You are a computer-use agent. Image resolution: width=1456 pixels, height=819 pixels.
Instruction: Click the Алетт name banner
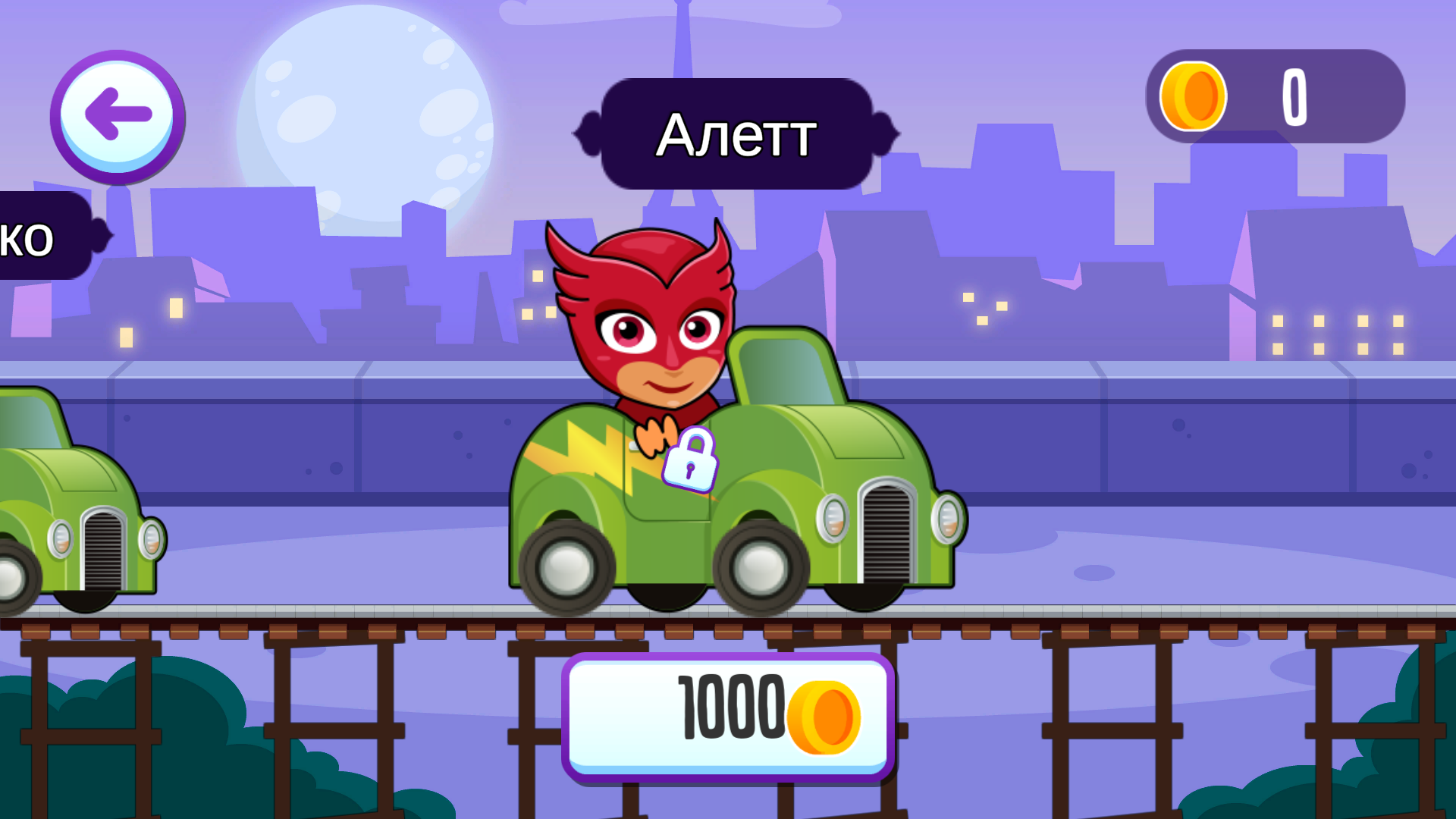[x=736, y=136]
